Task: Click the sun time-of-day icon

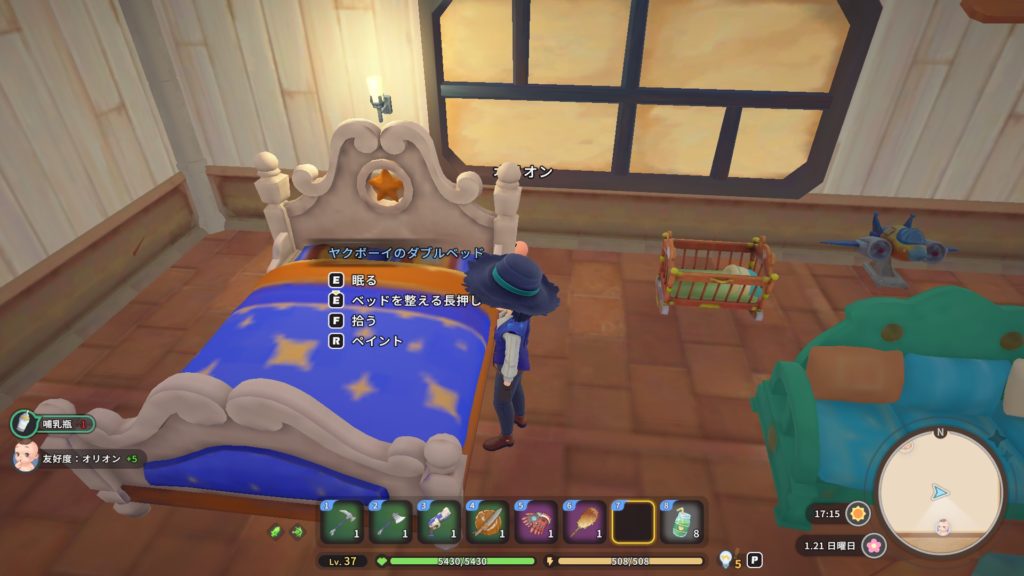Action: point(857,514)
